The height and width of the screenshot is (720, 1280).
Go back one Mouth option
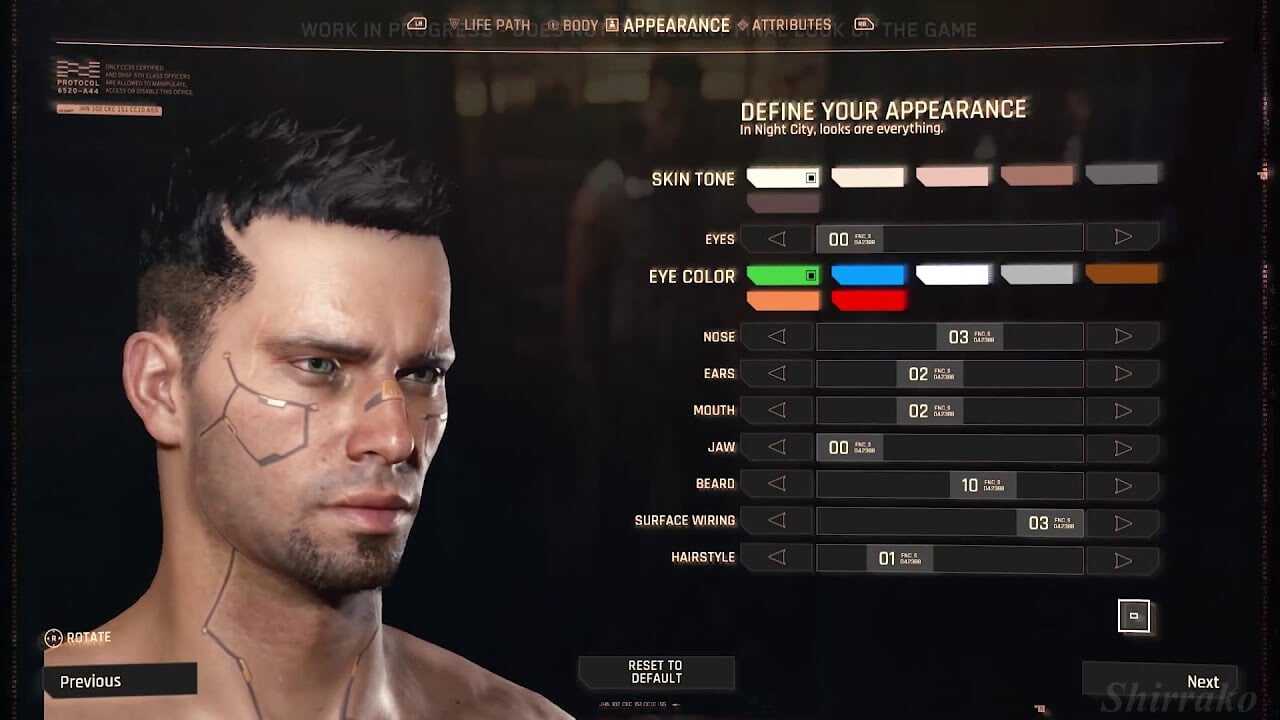click(776, 411)
